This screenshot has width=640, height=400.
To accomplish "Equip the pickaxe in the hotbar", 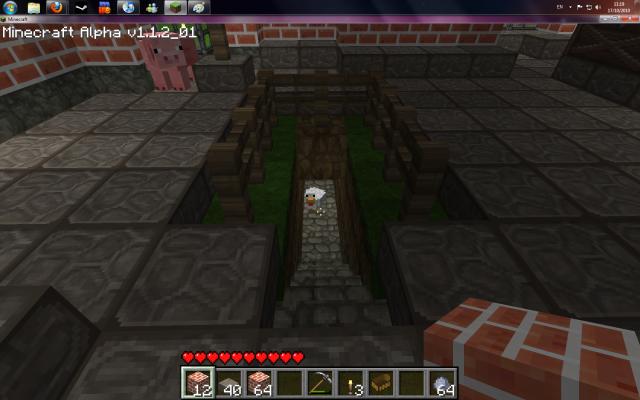I will pos(319,381).
